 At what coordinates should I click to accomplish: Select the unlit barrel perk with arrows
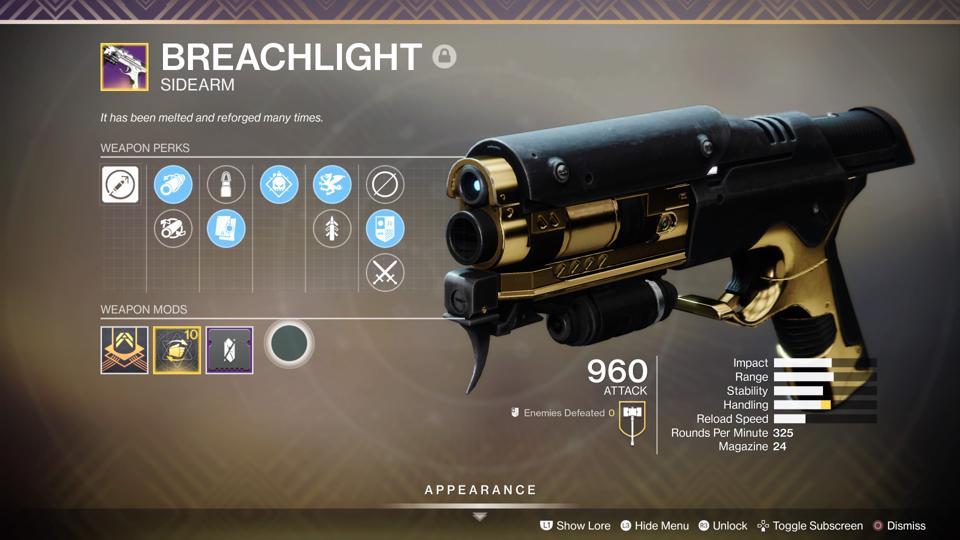(x=173, y=229)
